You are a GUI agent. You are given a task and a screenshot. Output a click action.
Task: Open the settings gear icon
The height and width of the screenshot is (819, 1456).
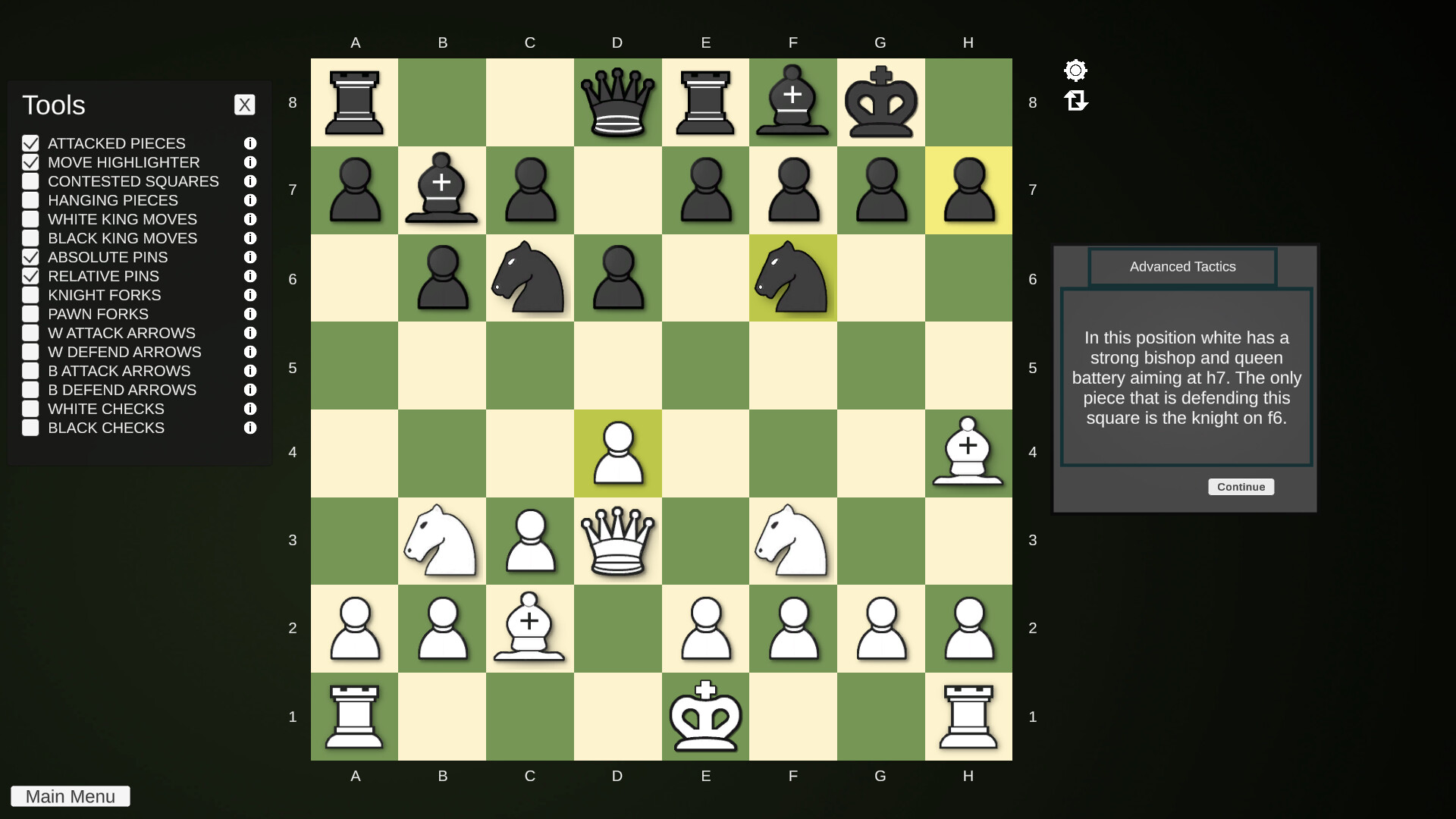tap(1075, 70)
